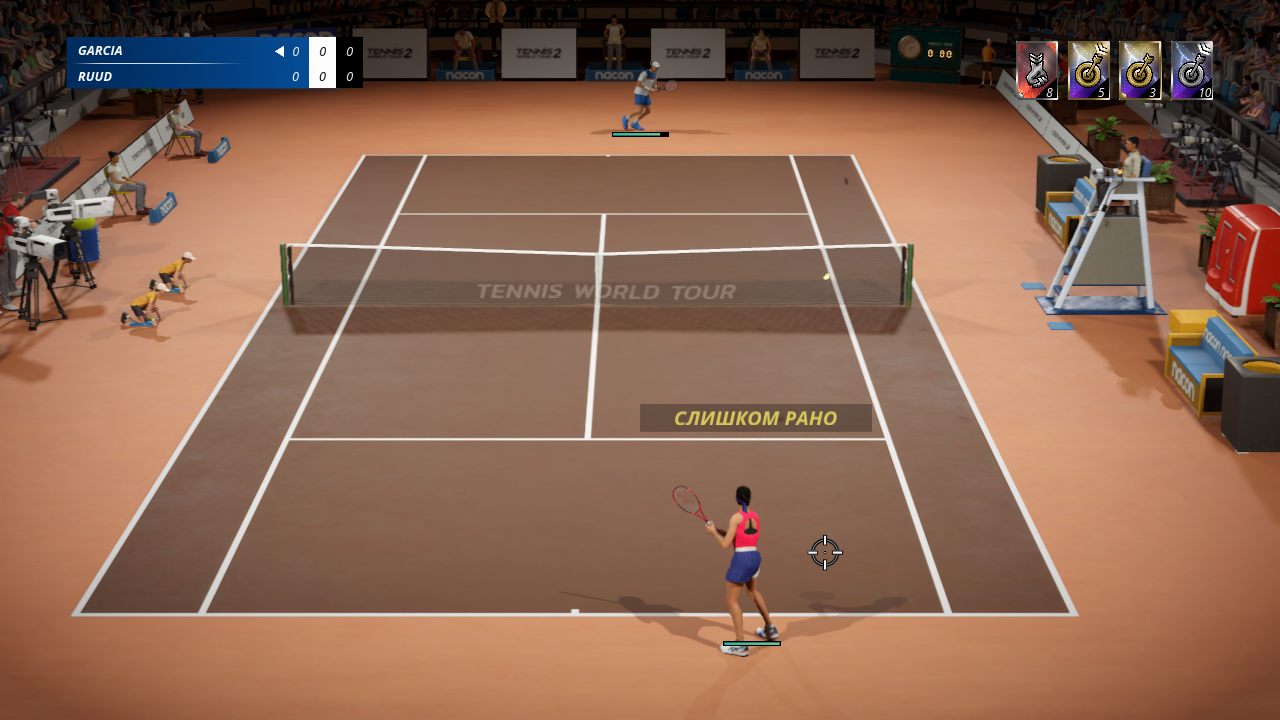Screen dimensions: 1280x720
Task: Click the black set score column
Action: click(349, 63)
